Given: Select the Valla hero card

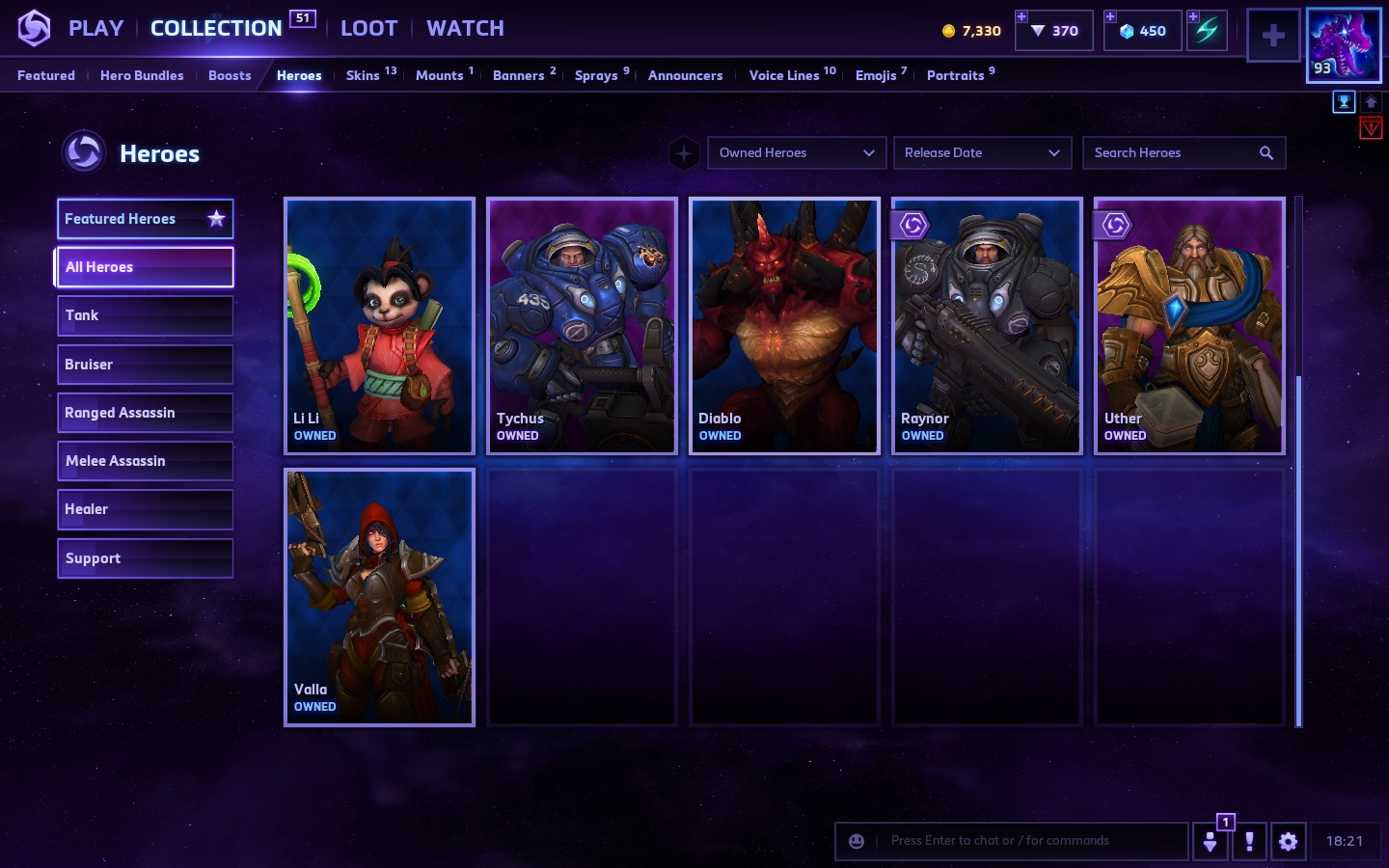Looking at the screenshot, I should pyautogui.click(x=380, y=597).
